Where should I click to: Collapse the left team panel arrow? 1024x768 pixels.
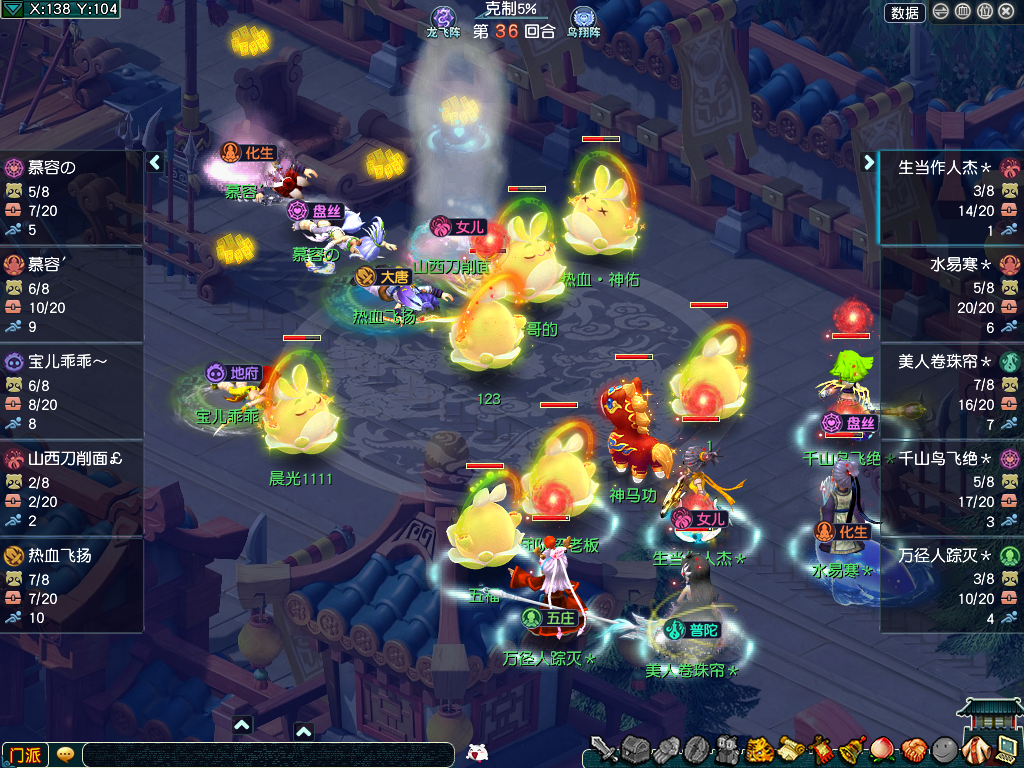point(155,162)
